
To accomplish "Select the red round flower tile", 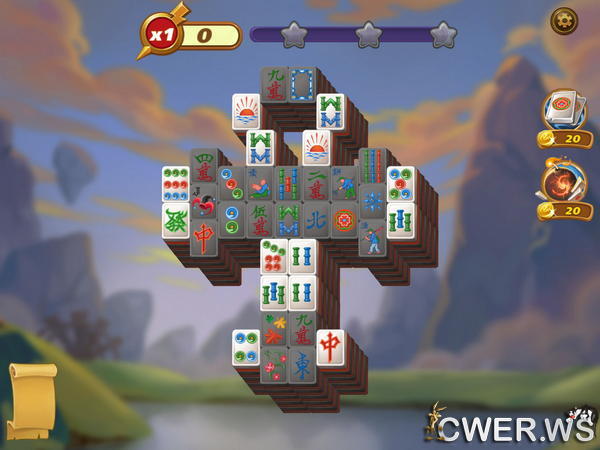I will [345, 219].
